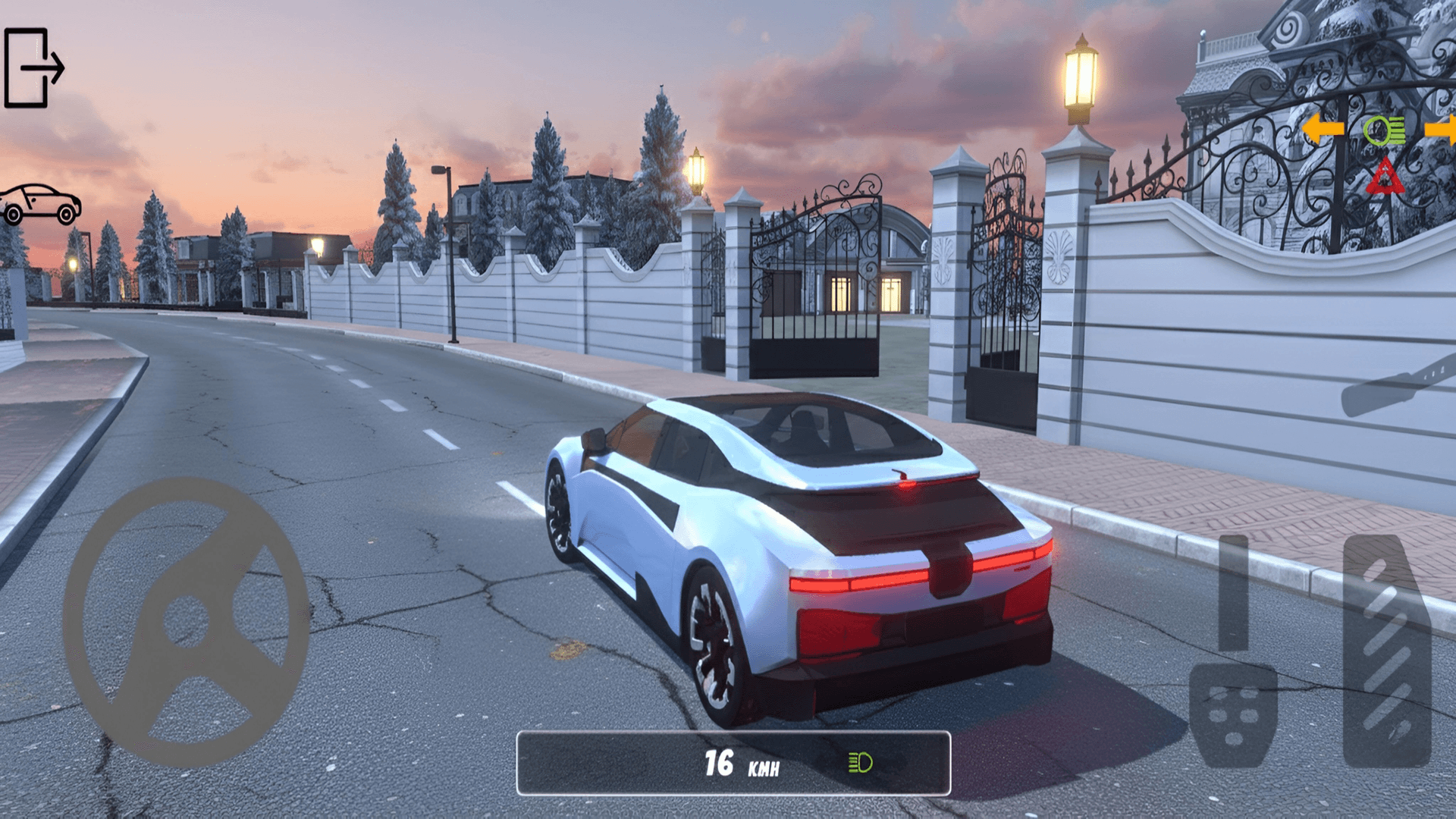Tap the accelerator pedal

(x=1386, y=651)
